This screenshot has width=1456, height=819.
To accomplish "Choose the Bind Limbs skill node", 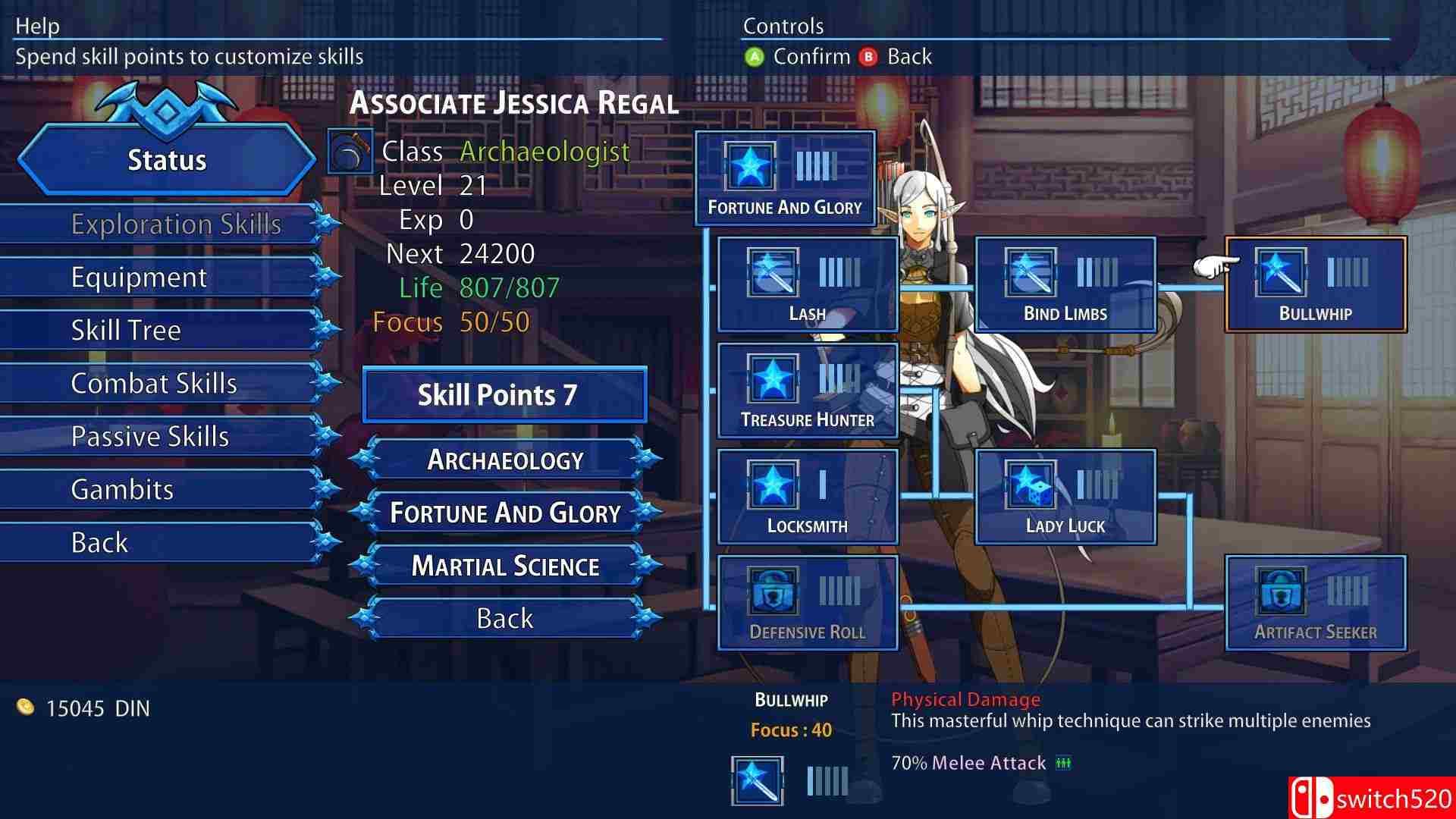I will point(1065,284).
